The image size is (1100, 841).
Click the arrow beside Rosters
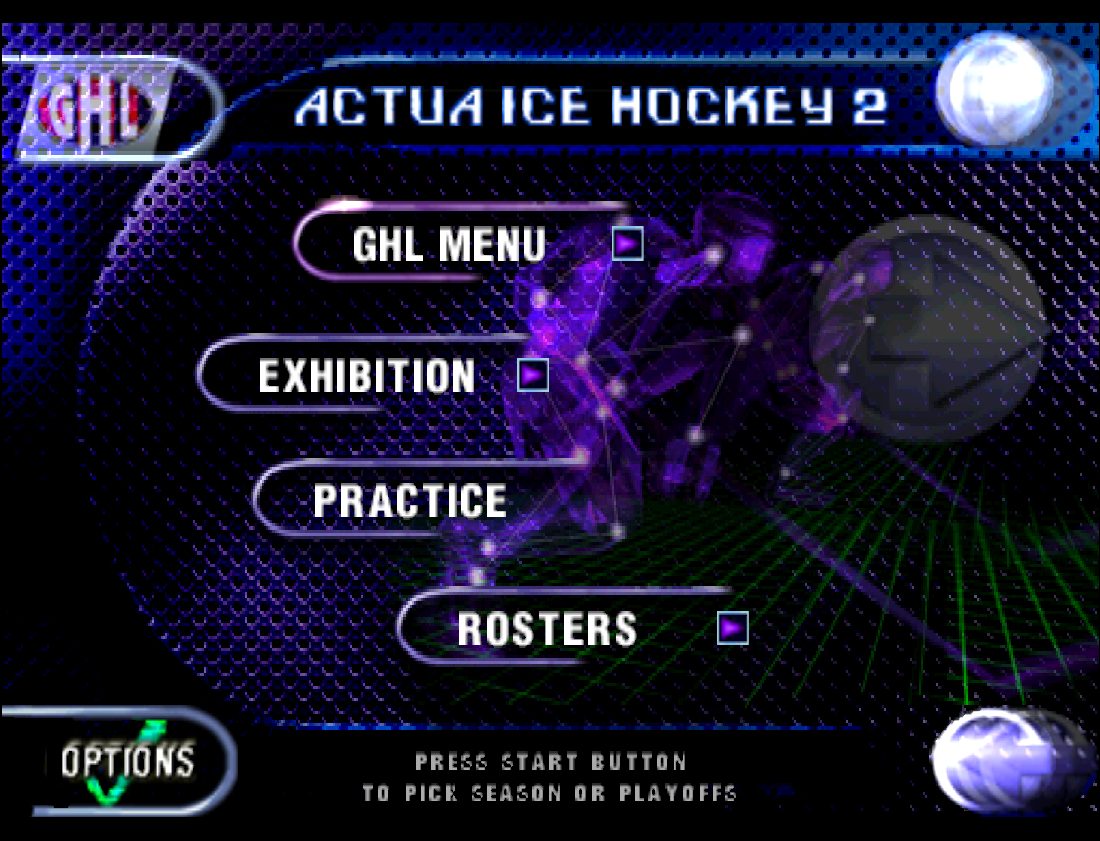point(733,627)
